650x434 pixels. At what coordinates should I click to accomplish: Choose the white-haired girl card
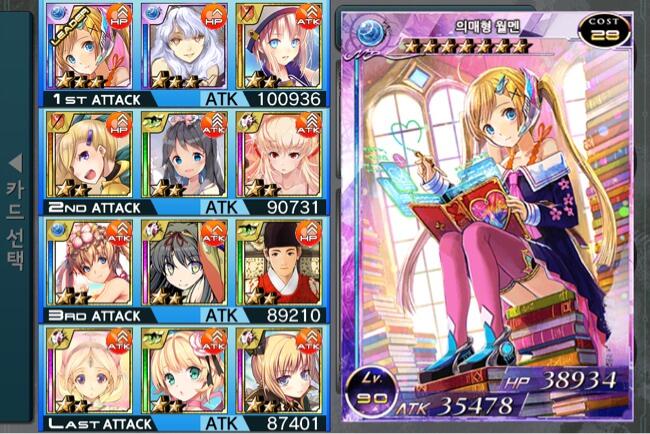point(181,45)
